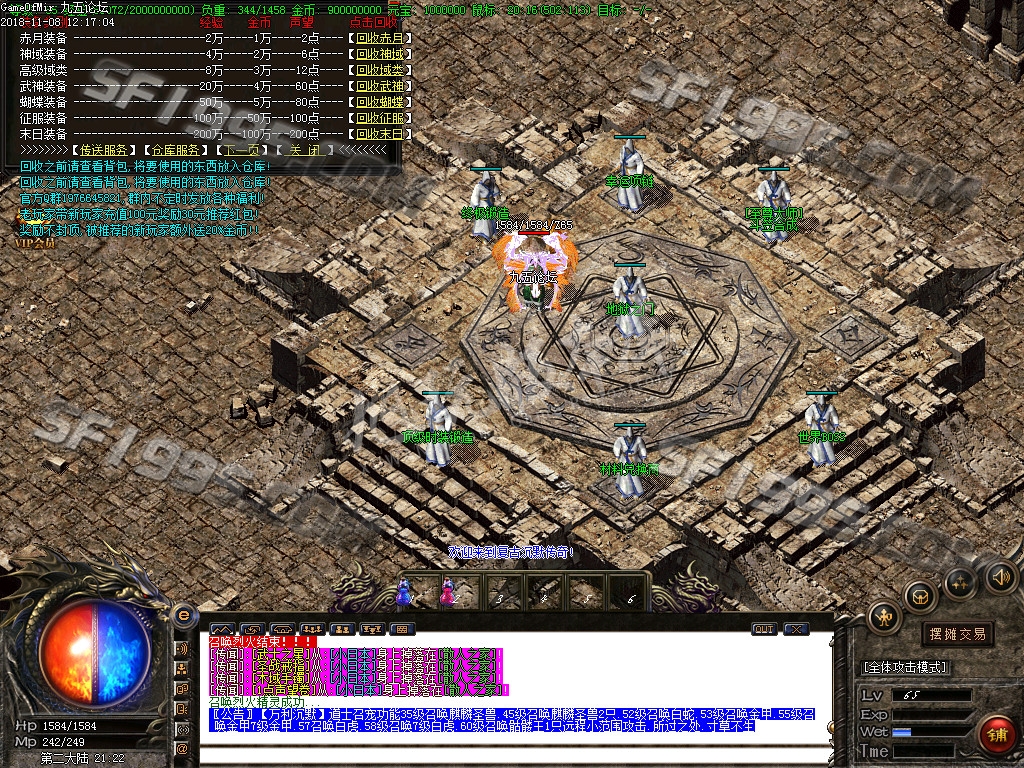Open the skills three-stars icon
This screenshot has height=768, width=1024.
pyautogui.click(x=959, y=582)
